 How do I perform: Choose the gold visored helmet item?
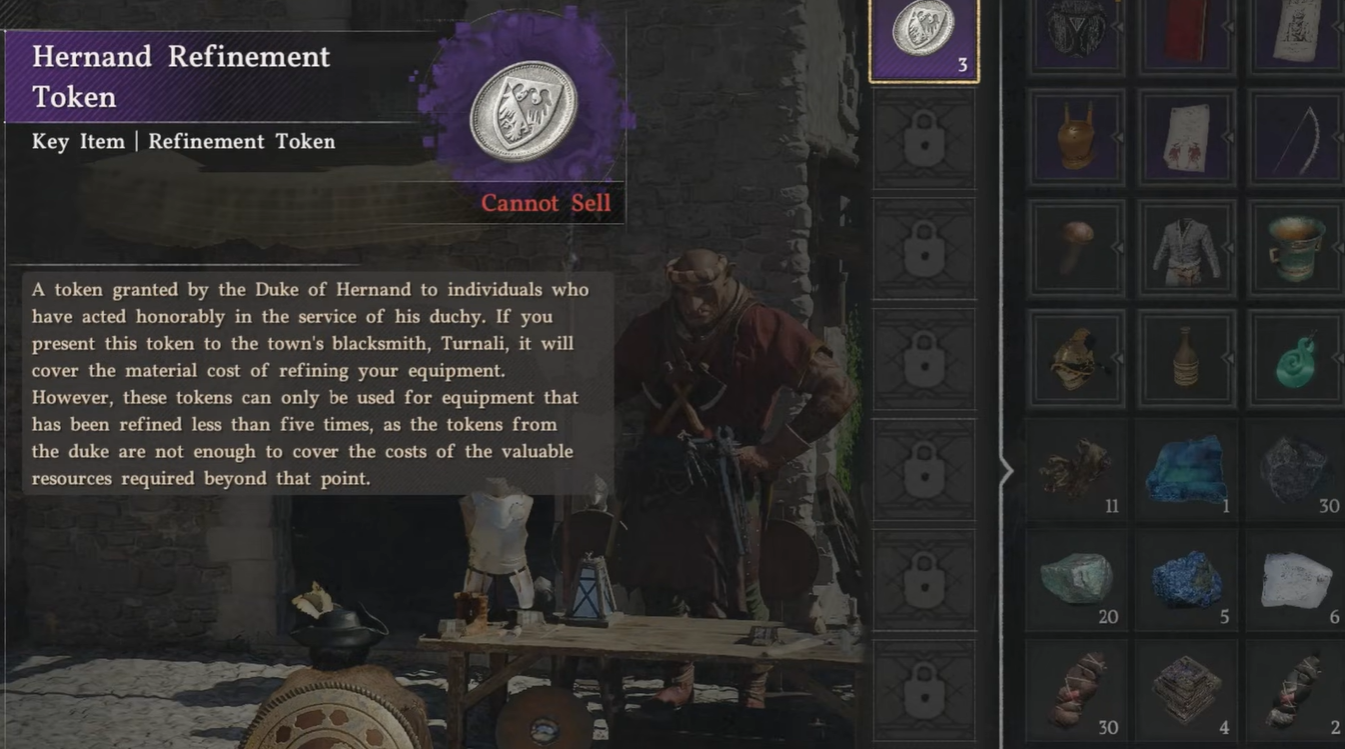(x=1077, y=358)
